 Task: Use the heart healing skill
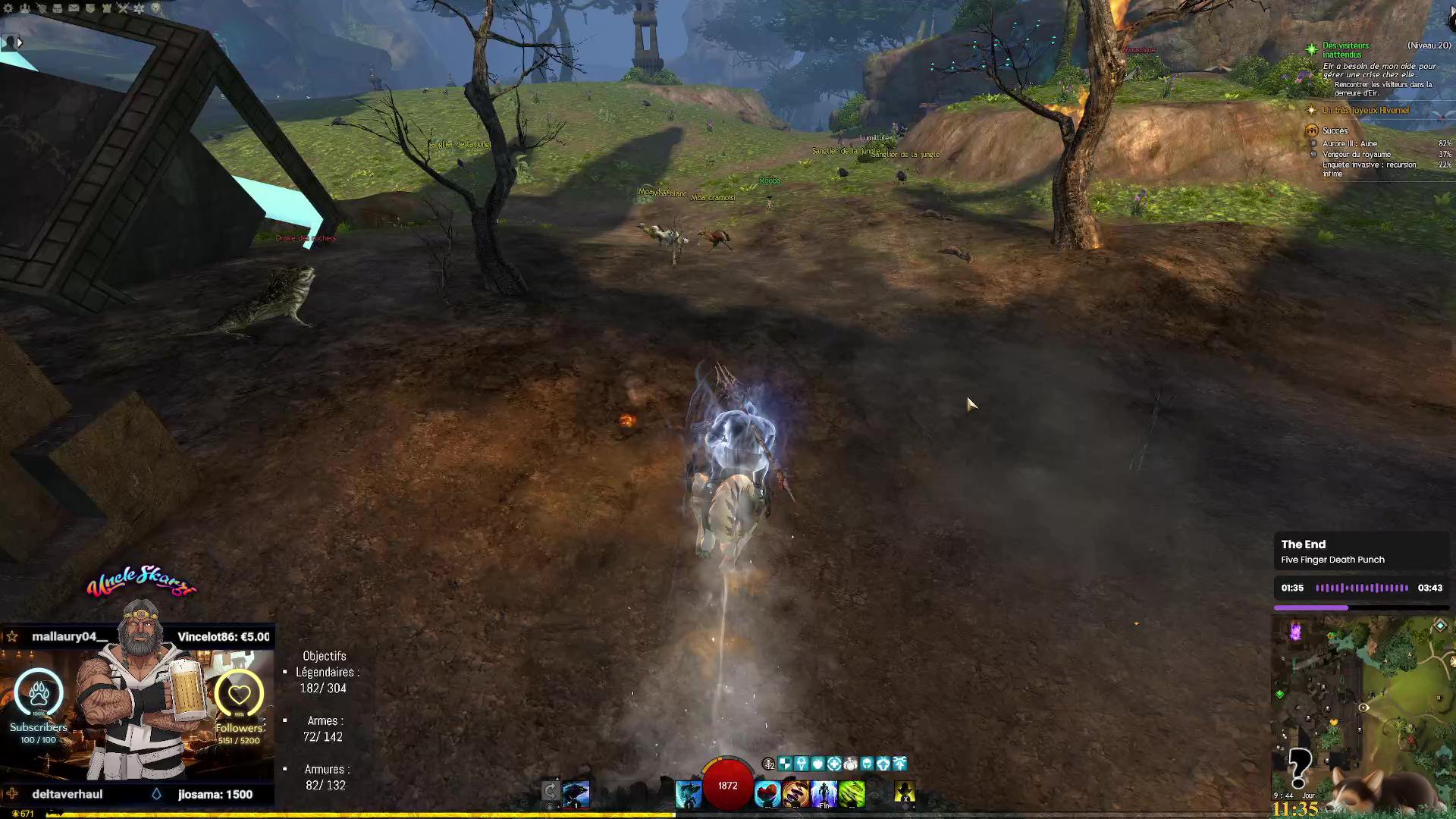tap(767, 794)
